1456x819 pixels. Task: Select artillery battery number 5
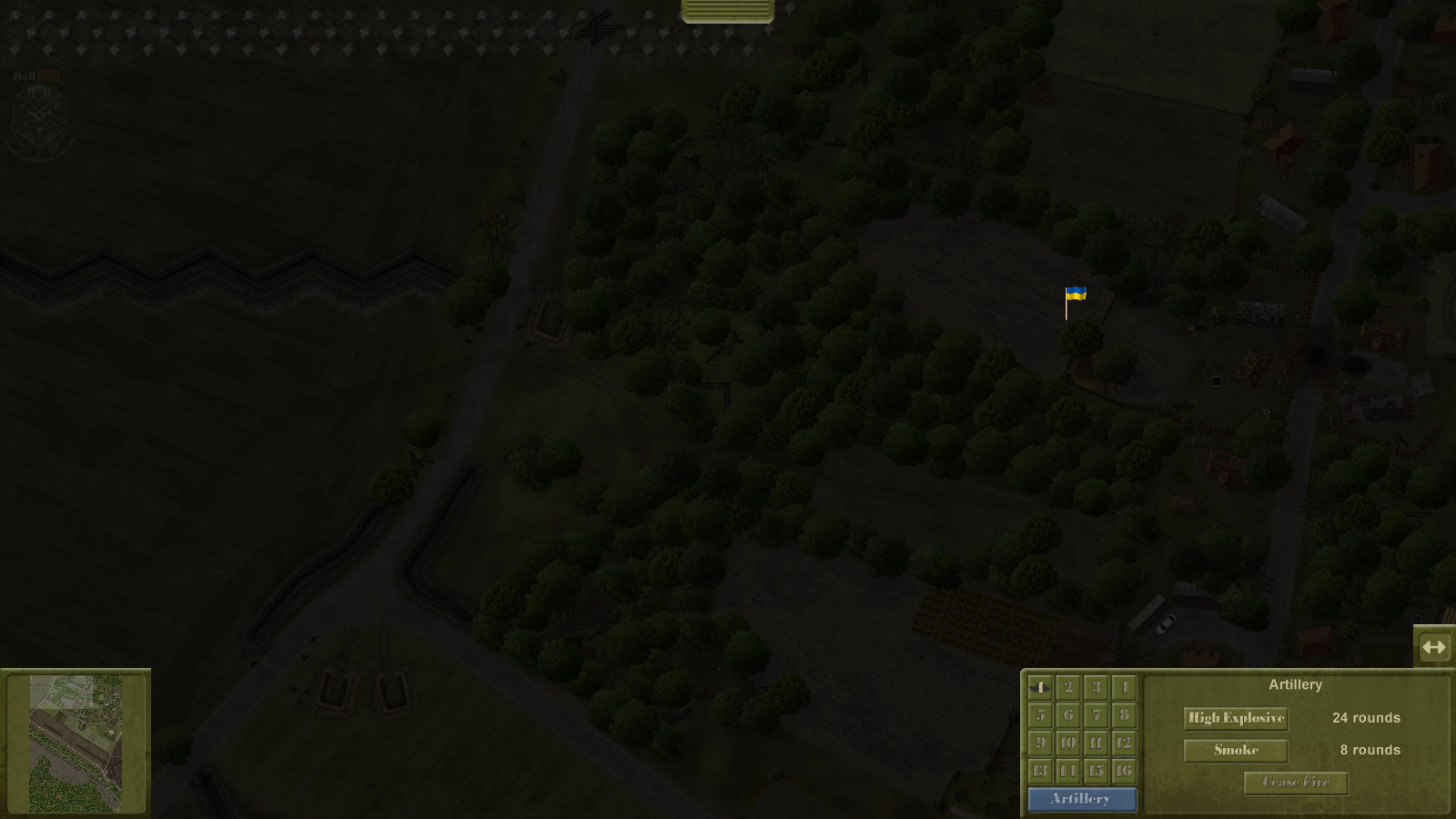[1041, 715]
